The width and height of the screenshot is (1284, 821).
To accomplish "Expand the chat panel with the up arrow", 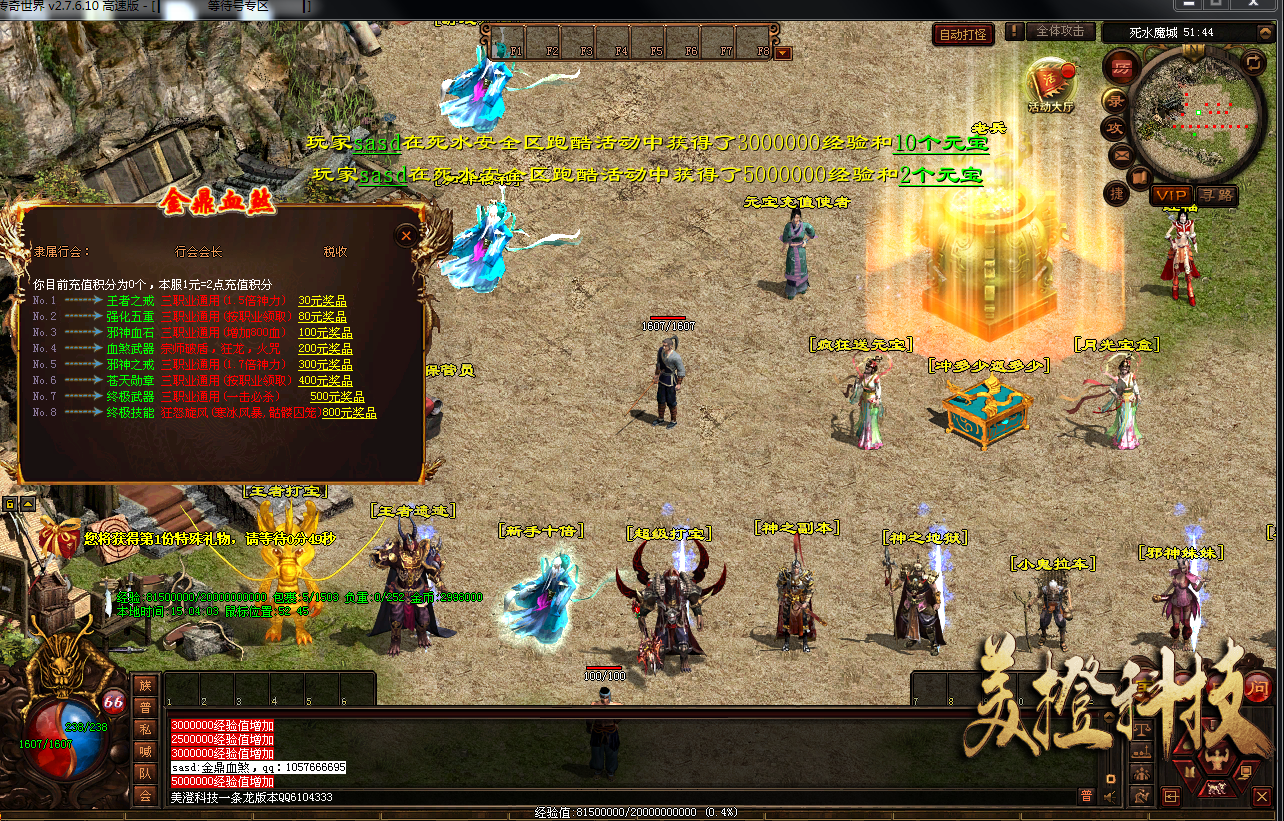I will (x=1108, y=717).
